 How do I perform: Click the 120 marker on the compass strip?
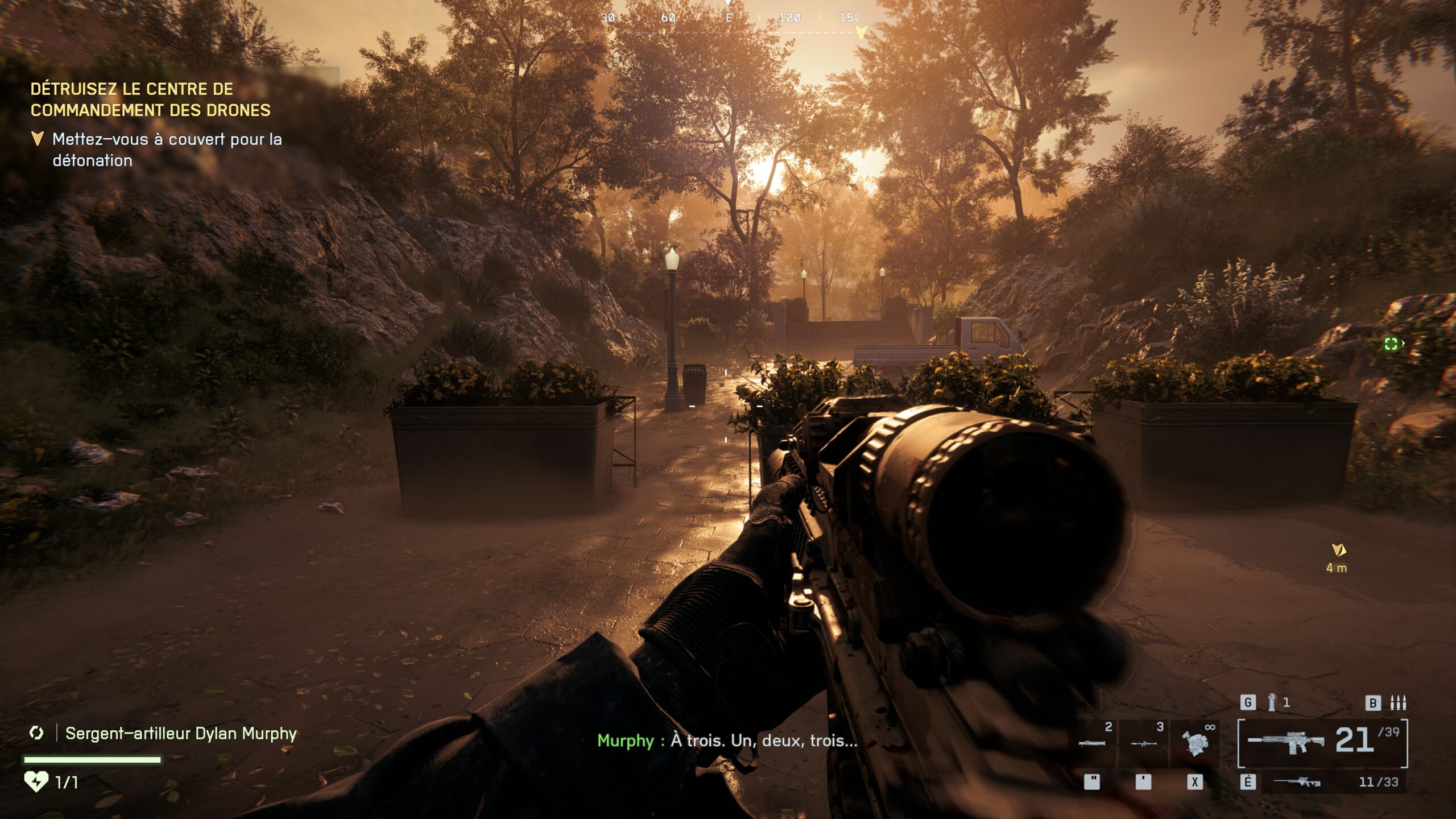[789, 18]
